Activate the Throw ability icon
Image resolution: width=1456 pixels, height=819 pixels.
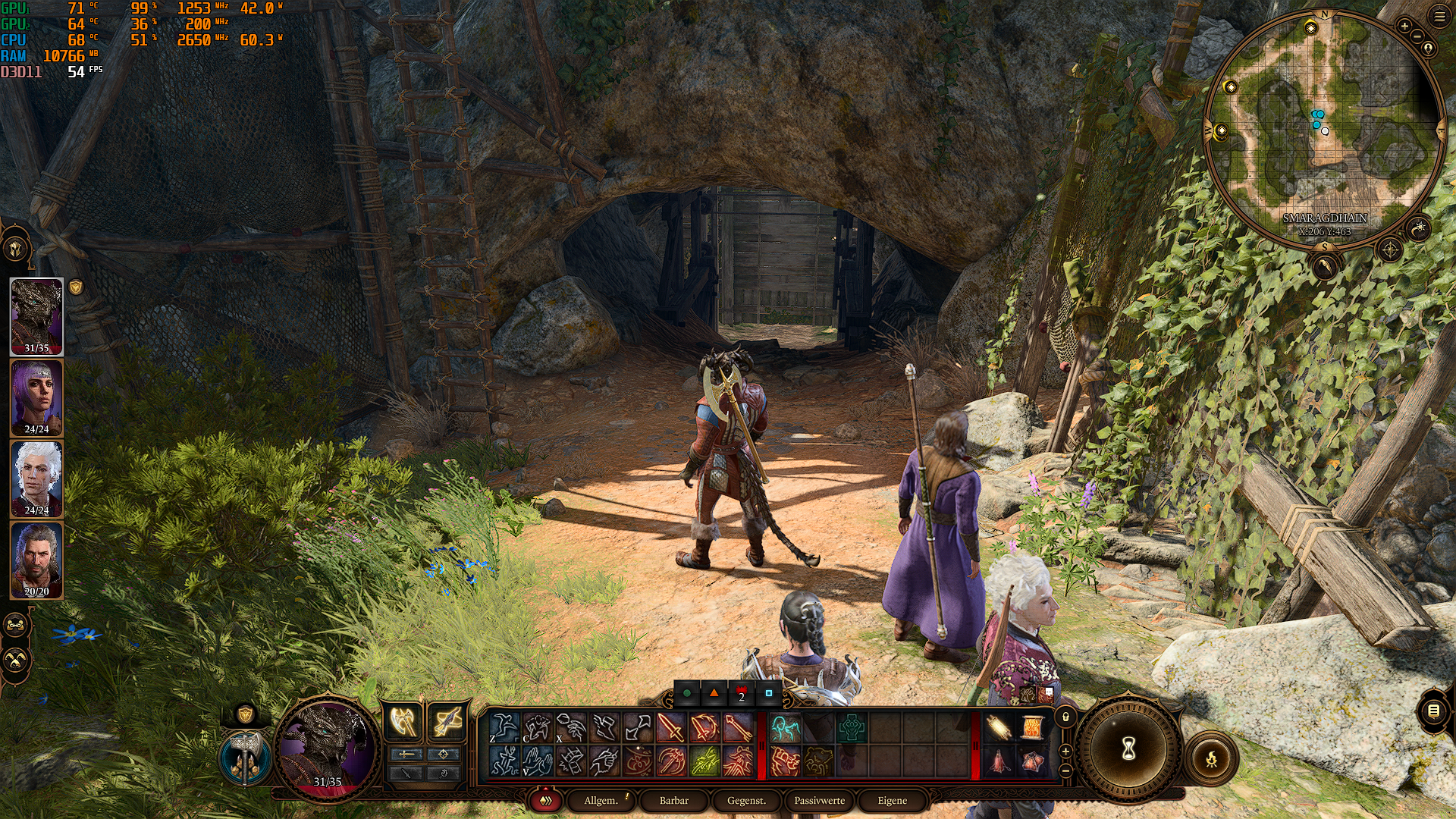coord(571,726)
